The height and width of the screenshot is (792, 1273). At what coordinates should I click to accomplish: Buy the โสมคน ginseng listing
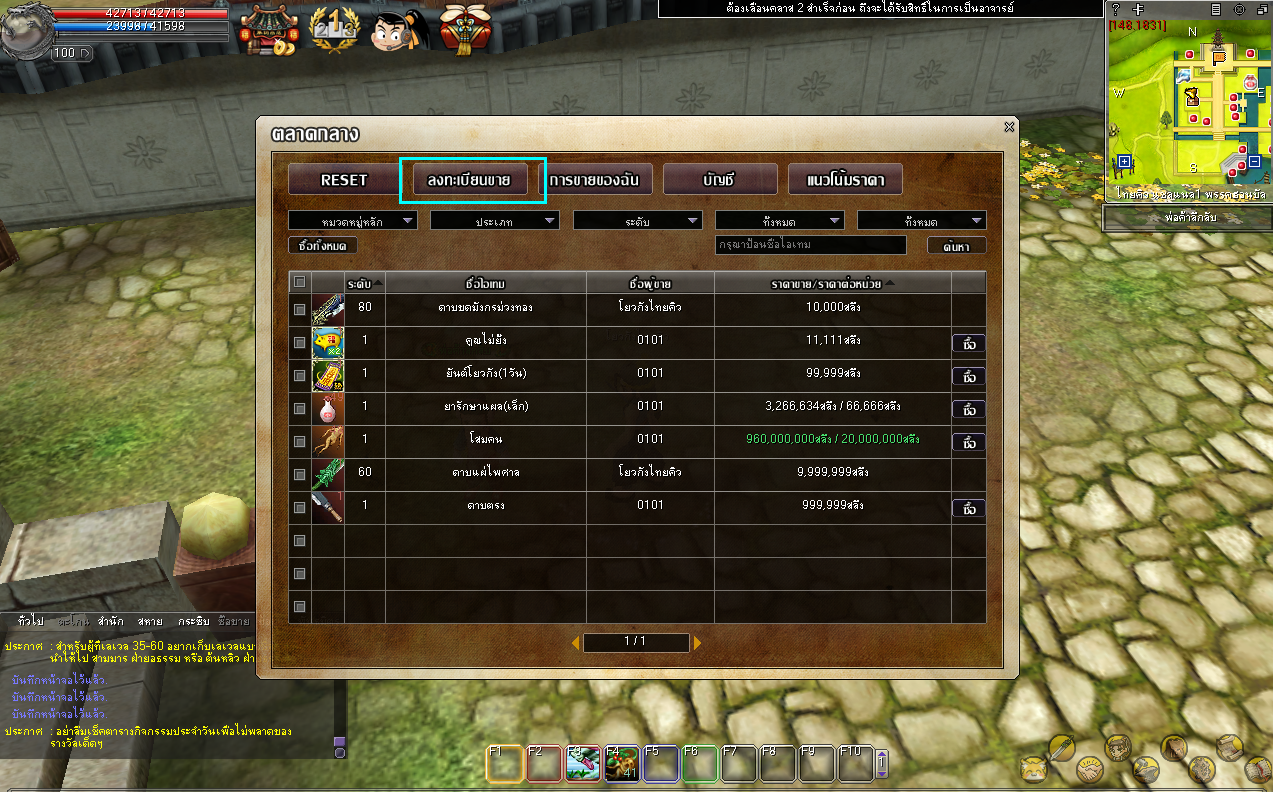point(968,442)
